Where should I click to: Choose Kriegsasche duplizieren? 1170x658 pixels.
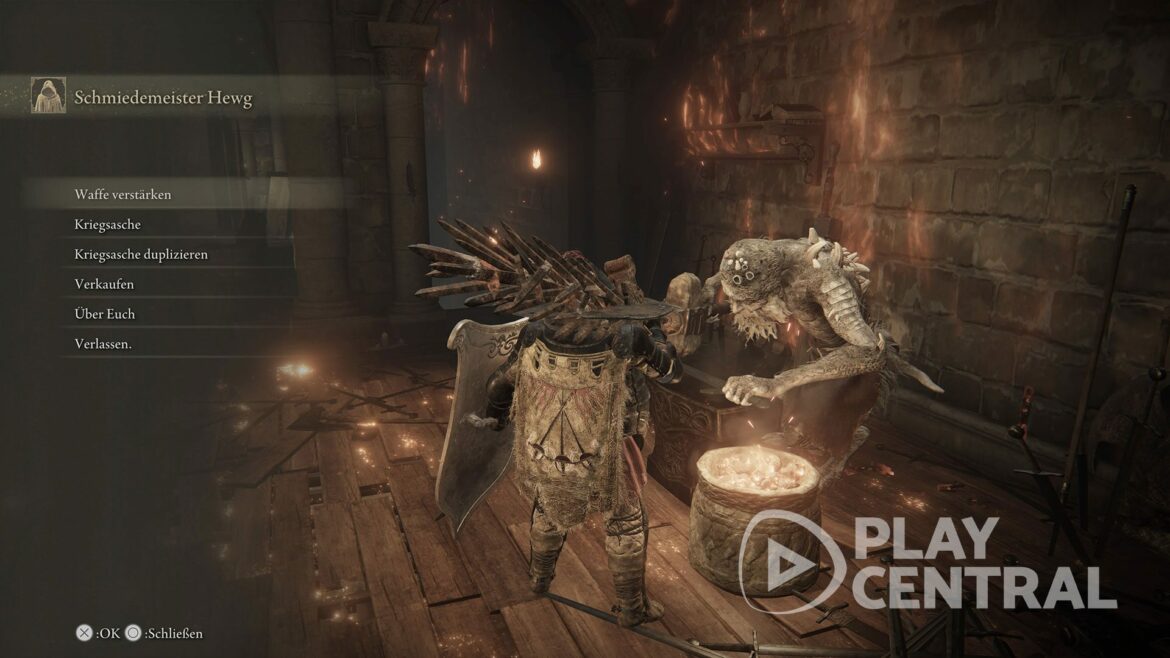point(141,254)
